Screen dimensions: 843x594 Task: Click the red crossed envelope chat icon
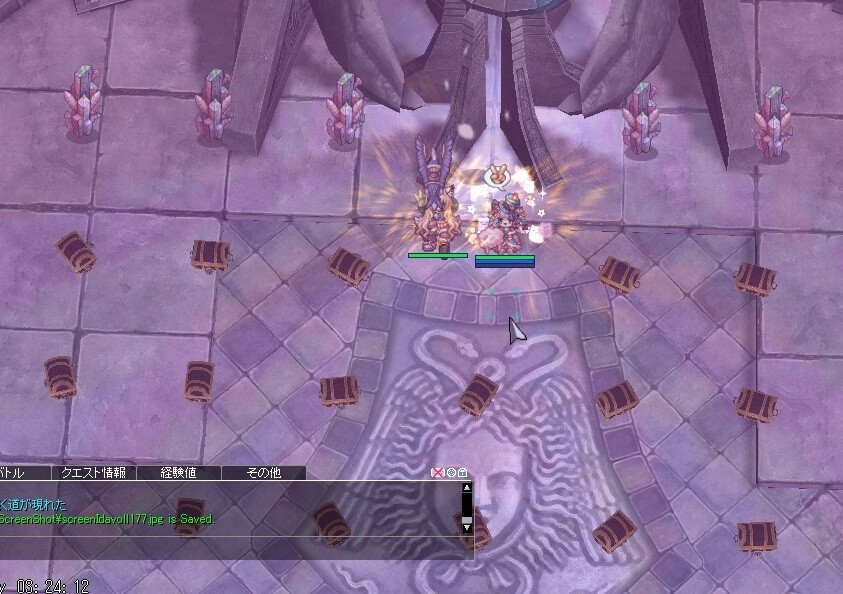tap(437, 473)
